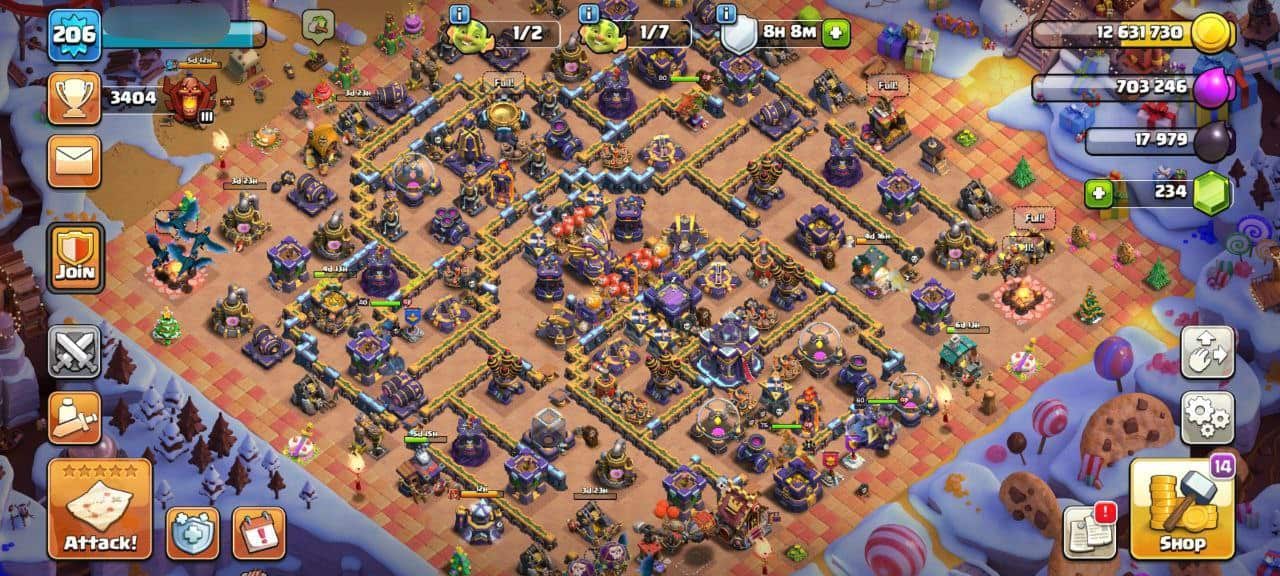
Task: Open the crossed swords war button
Action: 74,352
